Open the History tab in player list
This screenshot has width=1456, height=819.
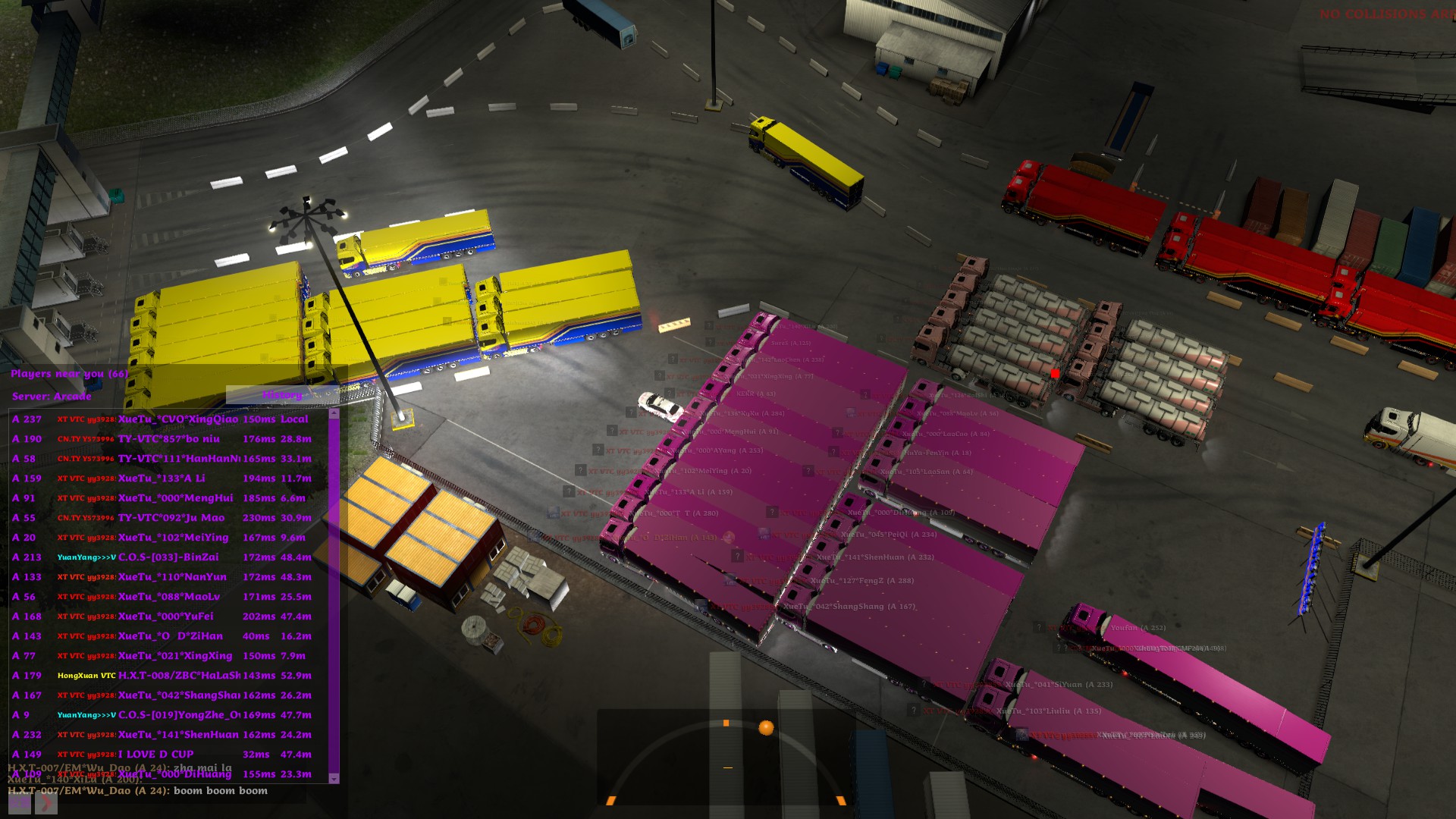[282, 395]
